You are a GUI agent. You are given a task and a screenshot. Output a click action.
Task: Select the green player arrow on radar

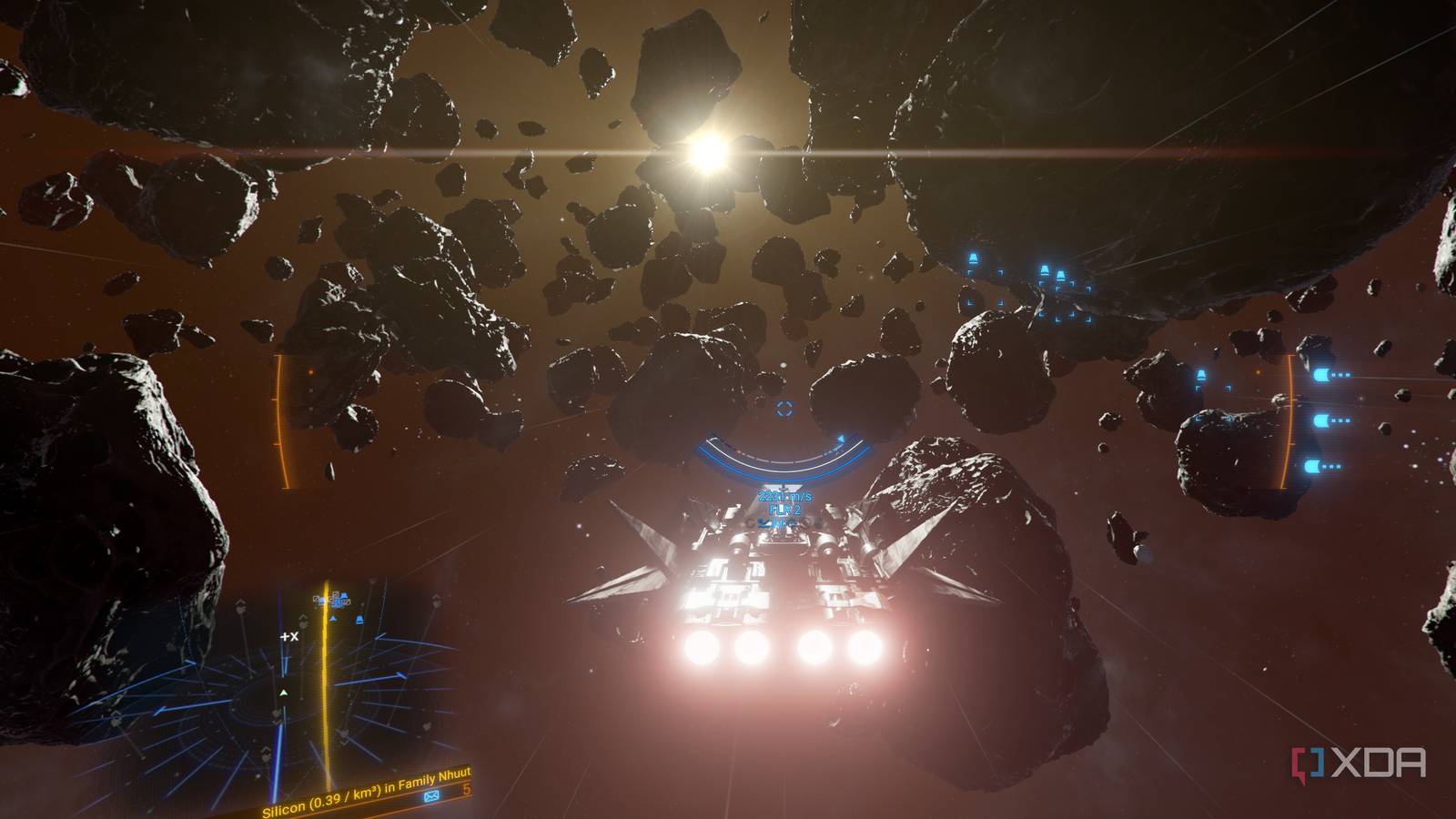(x=283, y=693)
